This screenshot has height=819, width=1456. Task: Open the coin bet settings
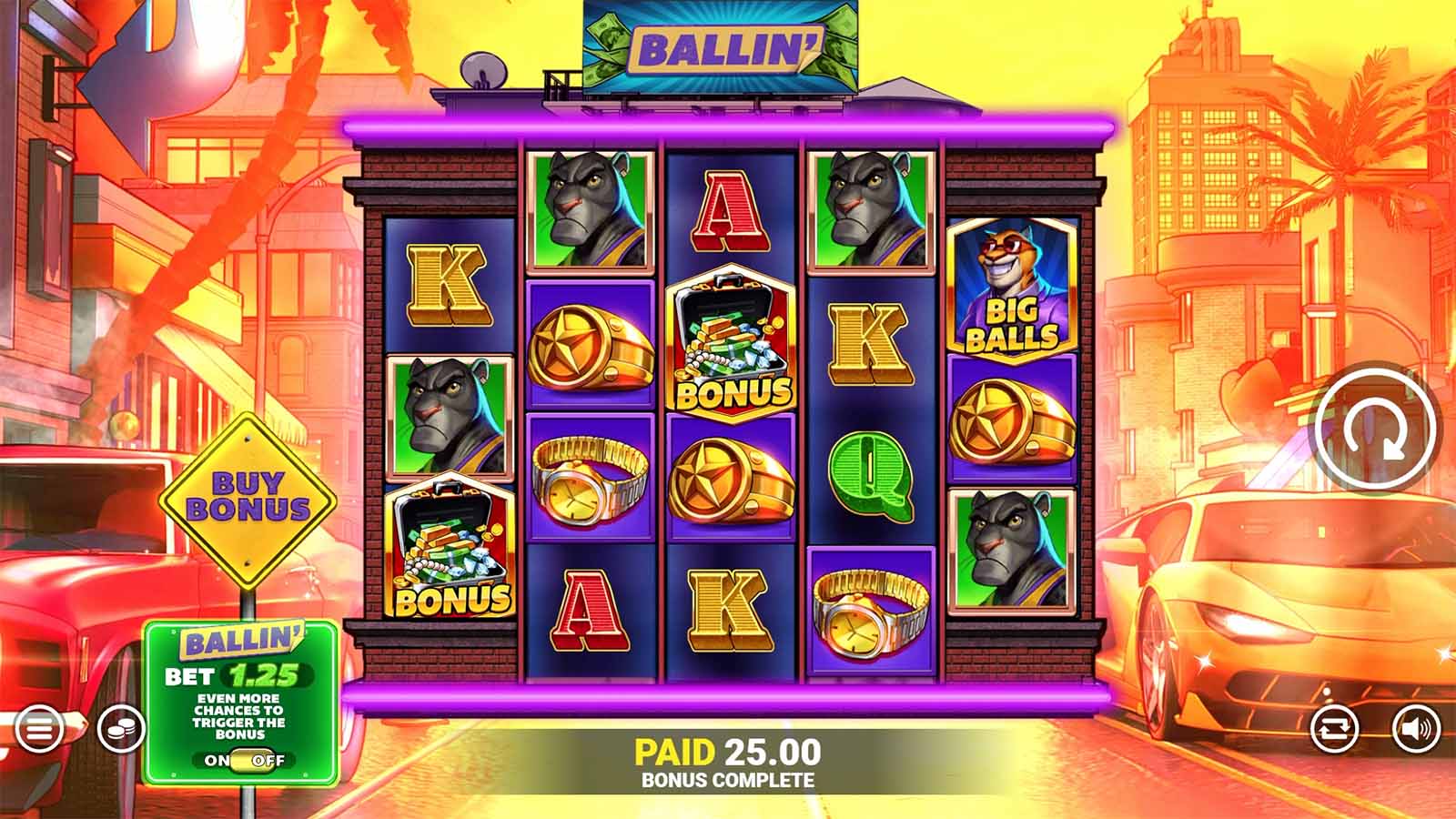coord(123,728)
